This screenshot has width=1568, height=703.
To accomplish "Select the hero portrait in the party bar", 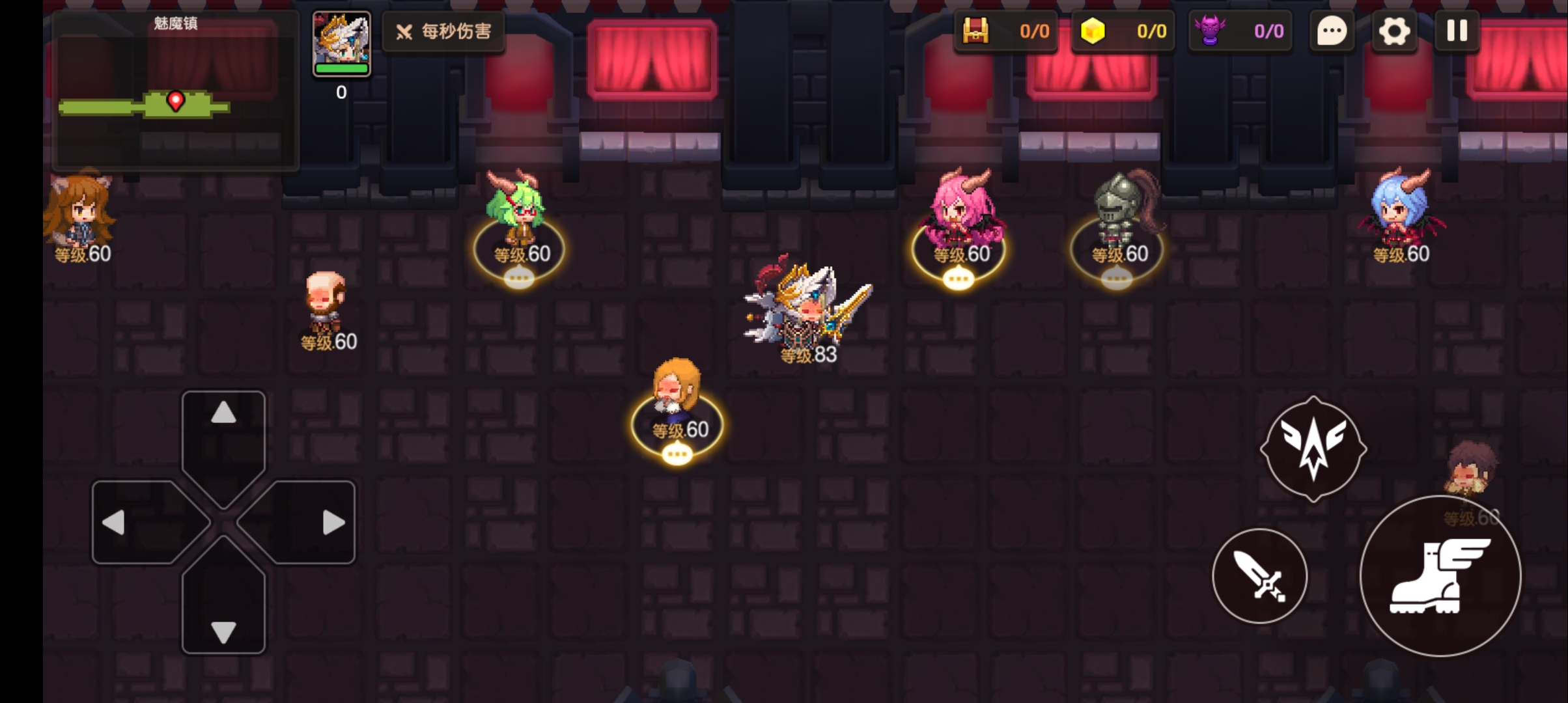I will (x=341, y=44).
